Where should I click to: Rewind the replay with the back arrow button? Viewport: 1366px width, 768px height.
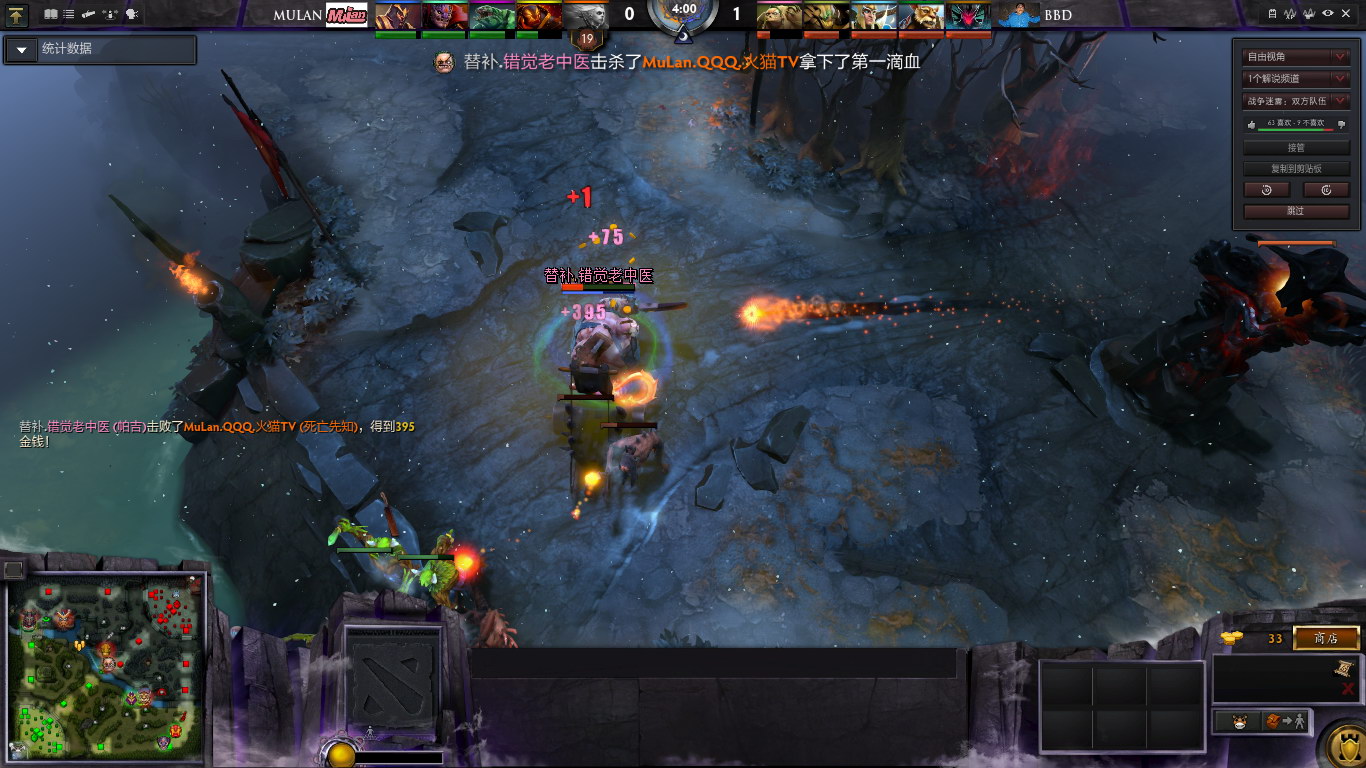1267,190
